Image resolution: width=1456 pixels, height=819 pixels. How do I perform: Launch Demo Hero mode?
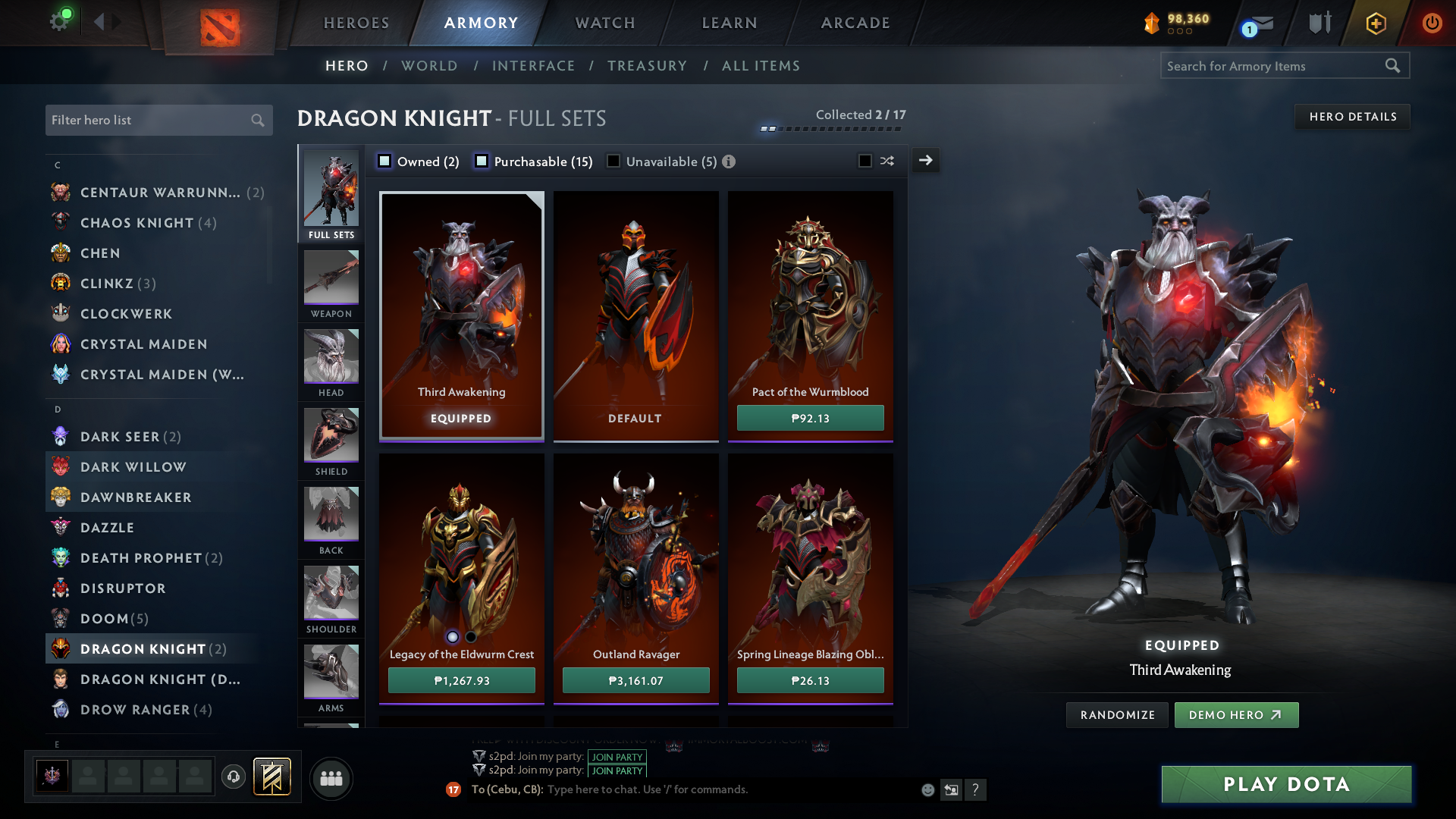1235,715
